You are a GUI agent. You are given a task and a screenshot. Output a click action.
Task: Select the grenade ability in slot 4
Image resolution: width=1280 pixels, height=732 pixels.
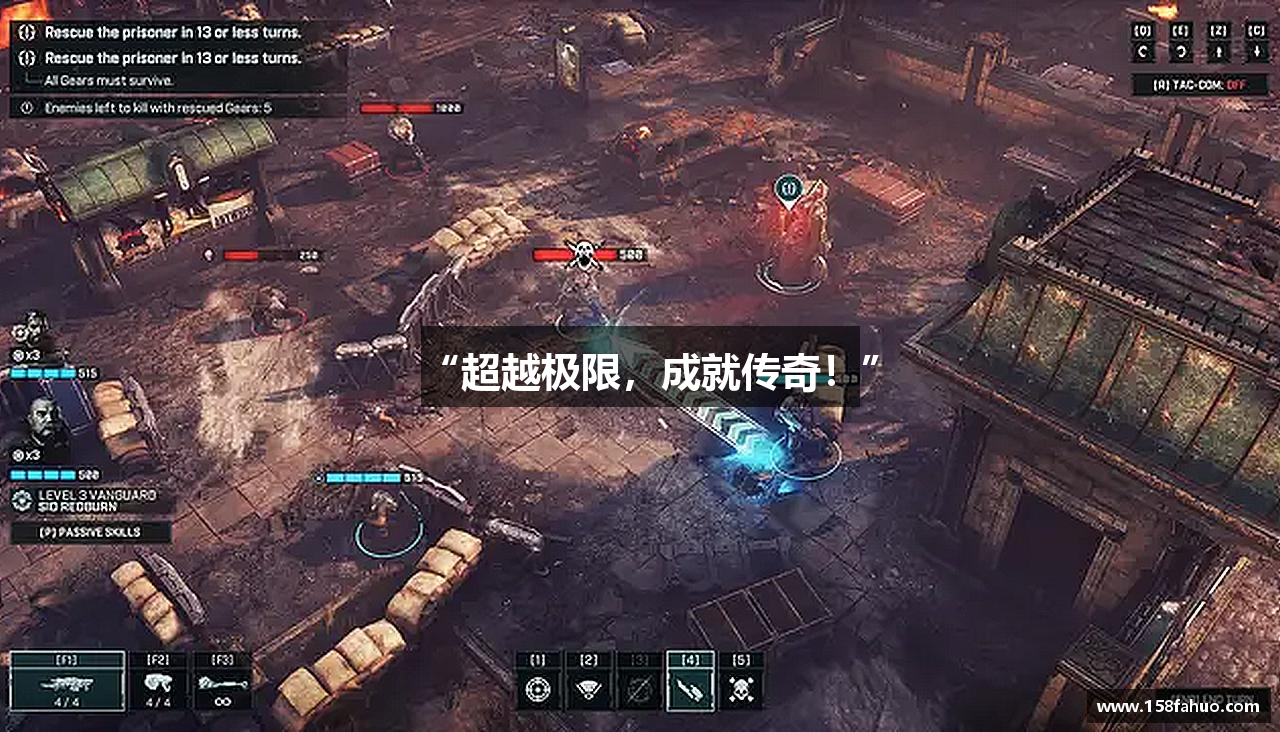[690, 690]
